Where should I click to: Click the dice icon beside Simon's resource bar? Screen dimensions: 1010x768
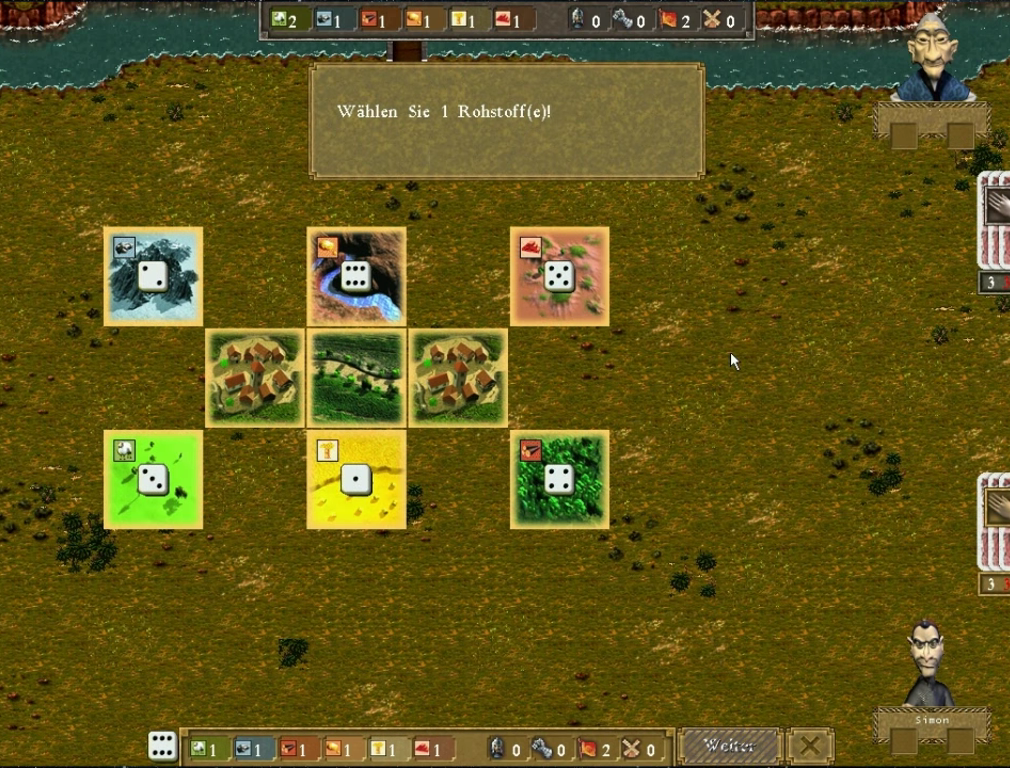[162, 746]
